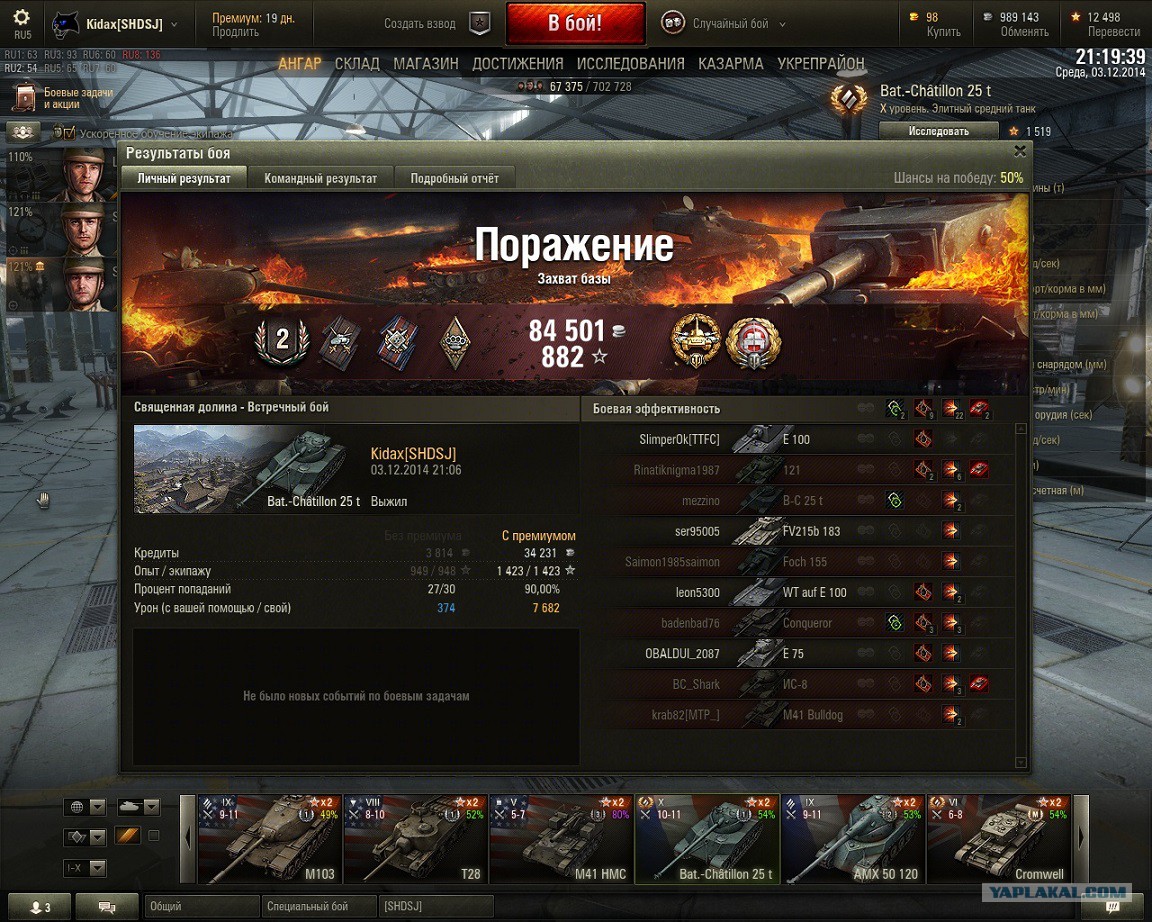The width and height of the screenshot is (1152, 922).
Task: Pick the AMX 50 120 tank
Action: (x=851, y=840)
